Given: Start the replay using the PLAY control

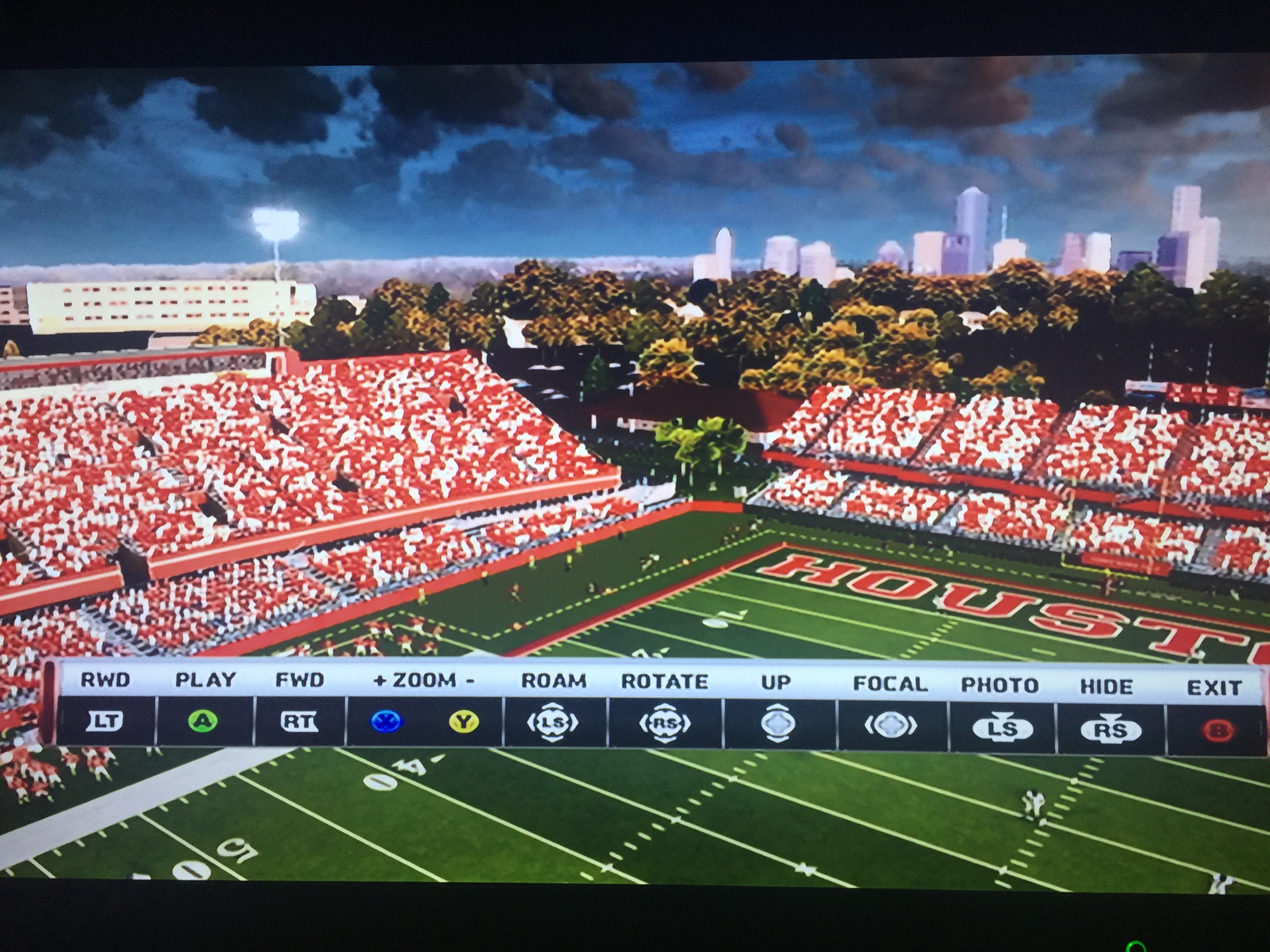Looking at the screenshot, I should click(x=203, y=721).
